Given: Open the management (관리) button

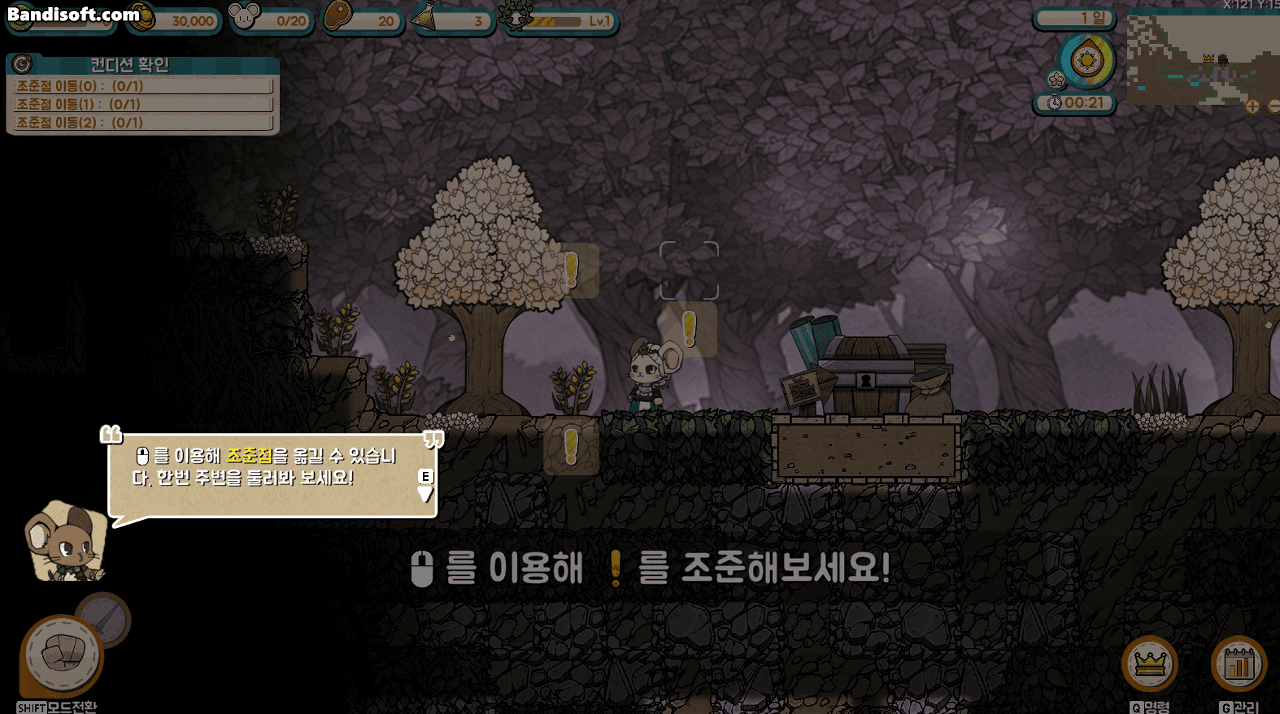Looking at the screenshot, I should point(1238,663).
